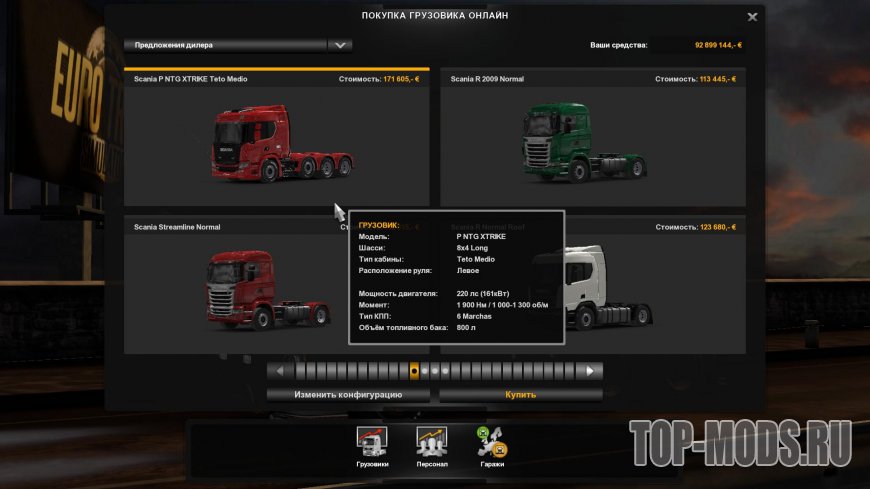
Task: Go to next page with right arrow
Action: pos(592,370)
